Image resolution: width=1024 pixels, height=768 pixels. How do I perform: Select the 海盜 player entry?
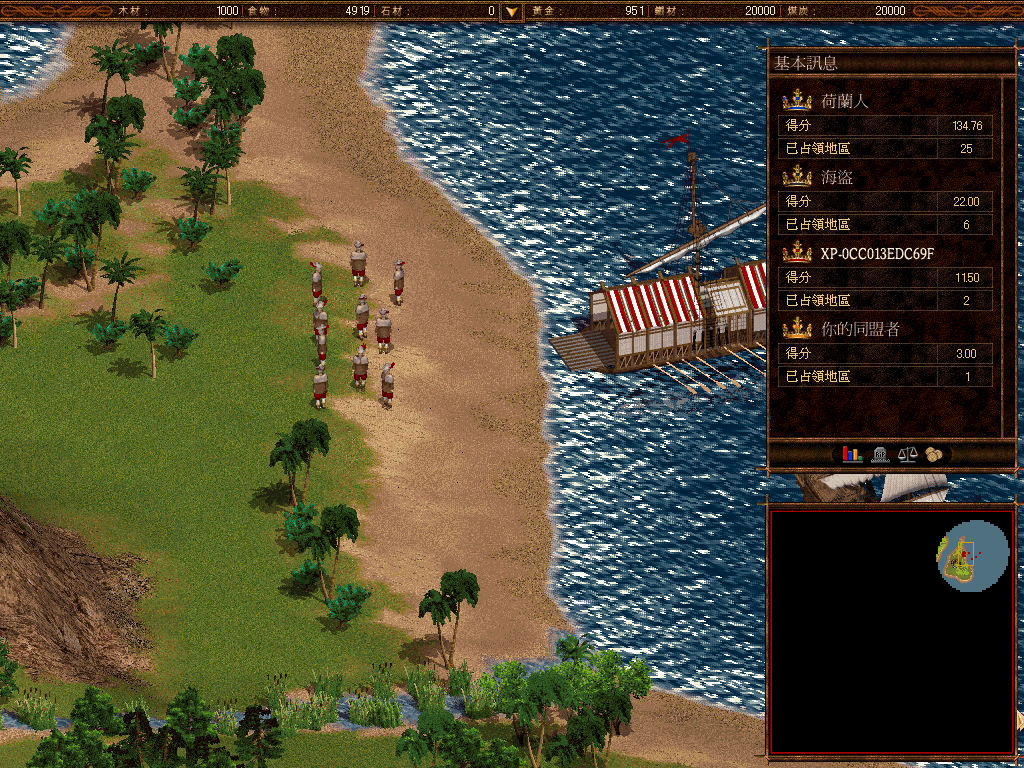coord(837,176)
